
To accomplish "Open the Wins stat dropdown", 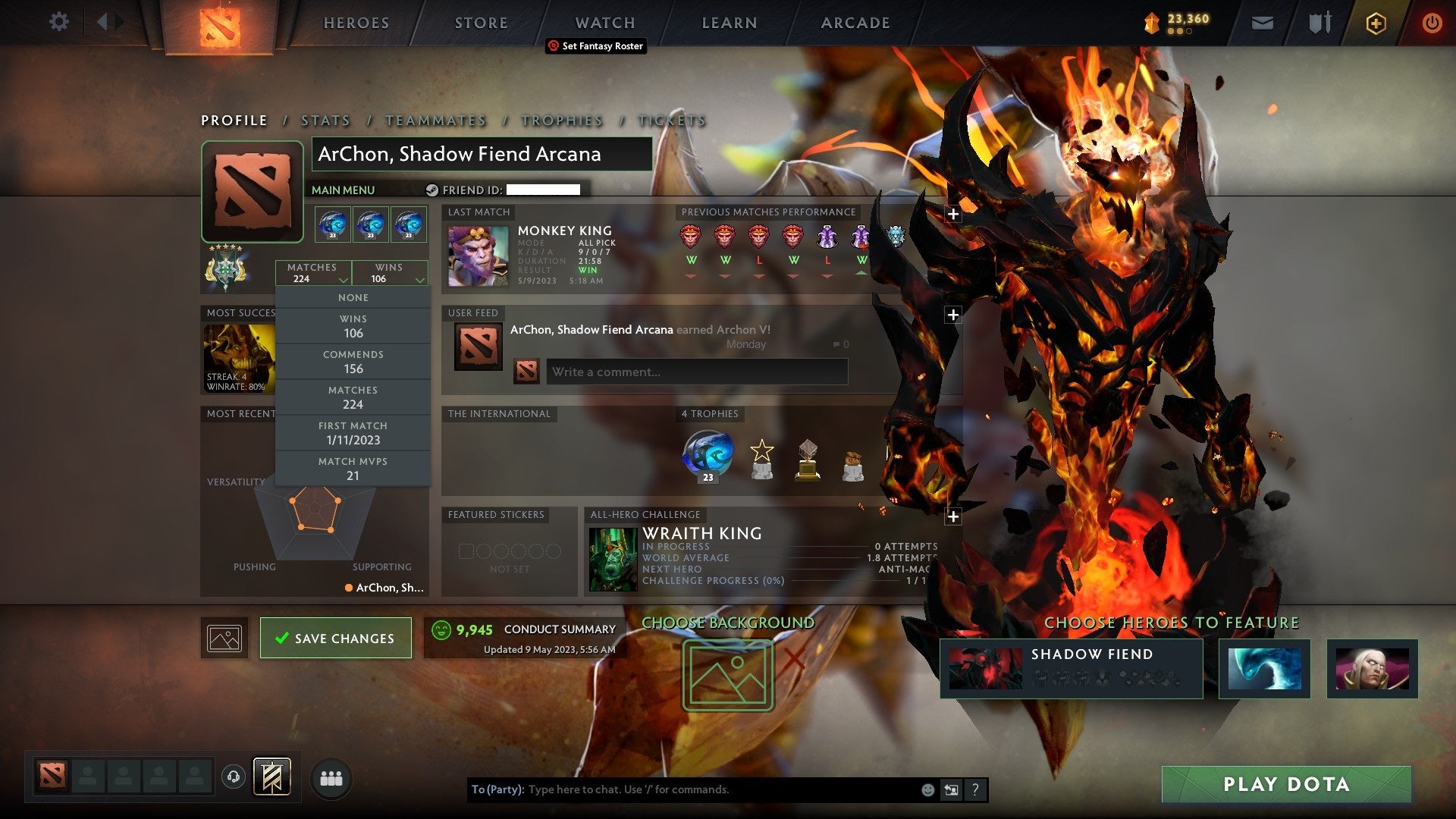I will point(389,273).
